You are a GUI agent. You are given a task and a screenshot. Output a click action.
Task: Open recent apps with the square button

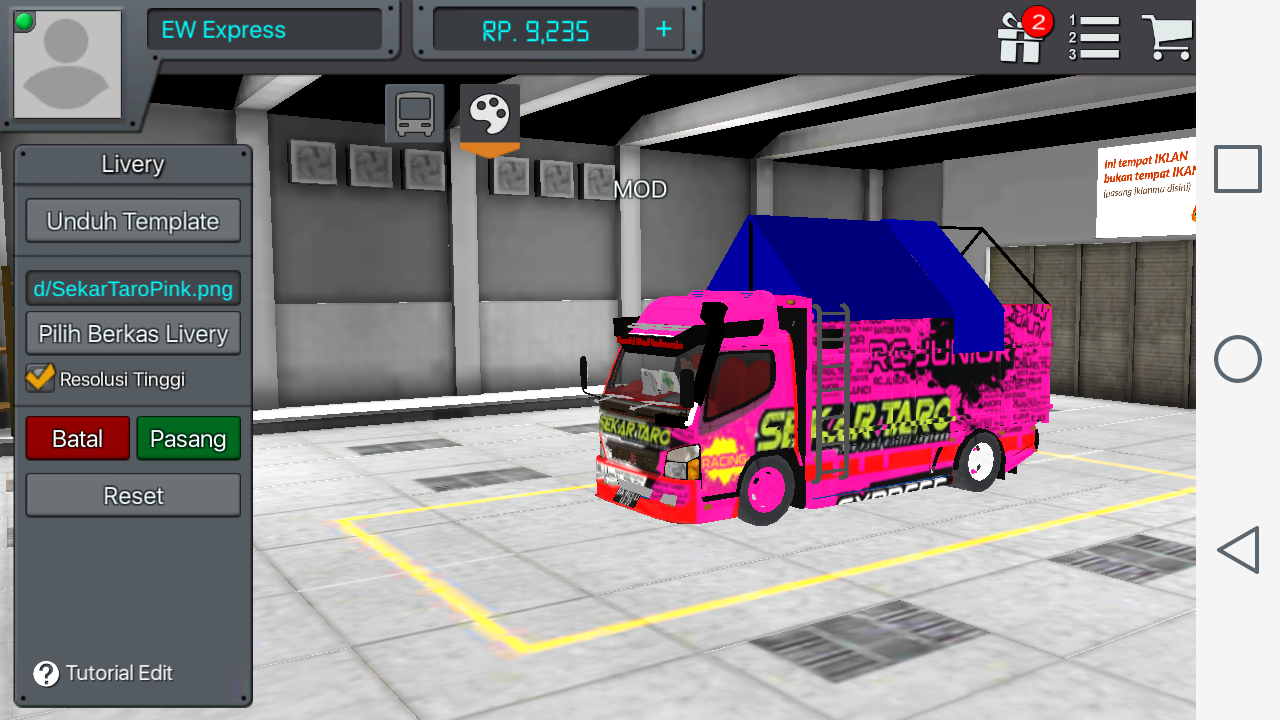tap(1237, 168)
